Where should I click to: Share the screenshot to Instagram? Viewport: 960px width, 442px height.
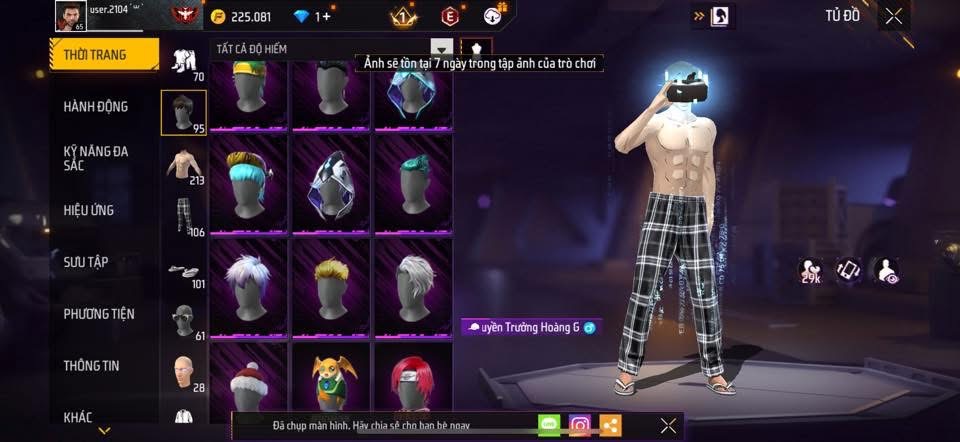580,425
